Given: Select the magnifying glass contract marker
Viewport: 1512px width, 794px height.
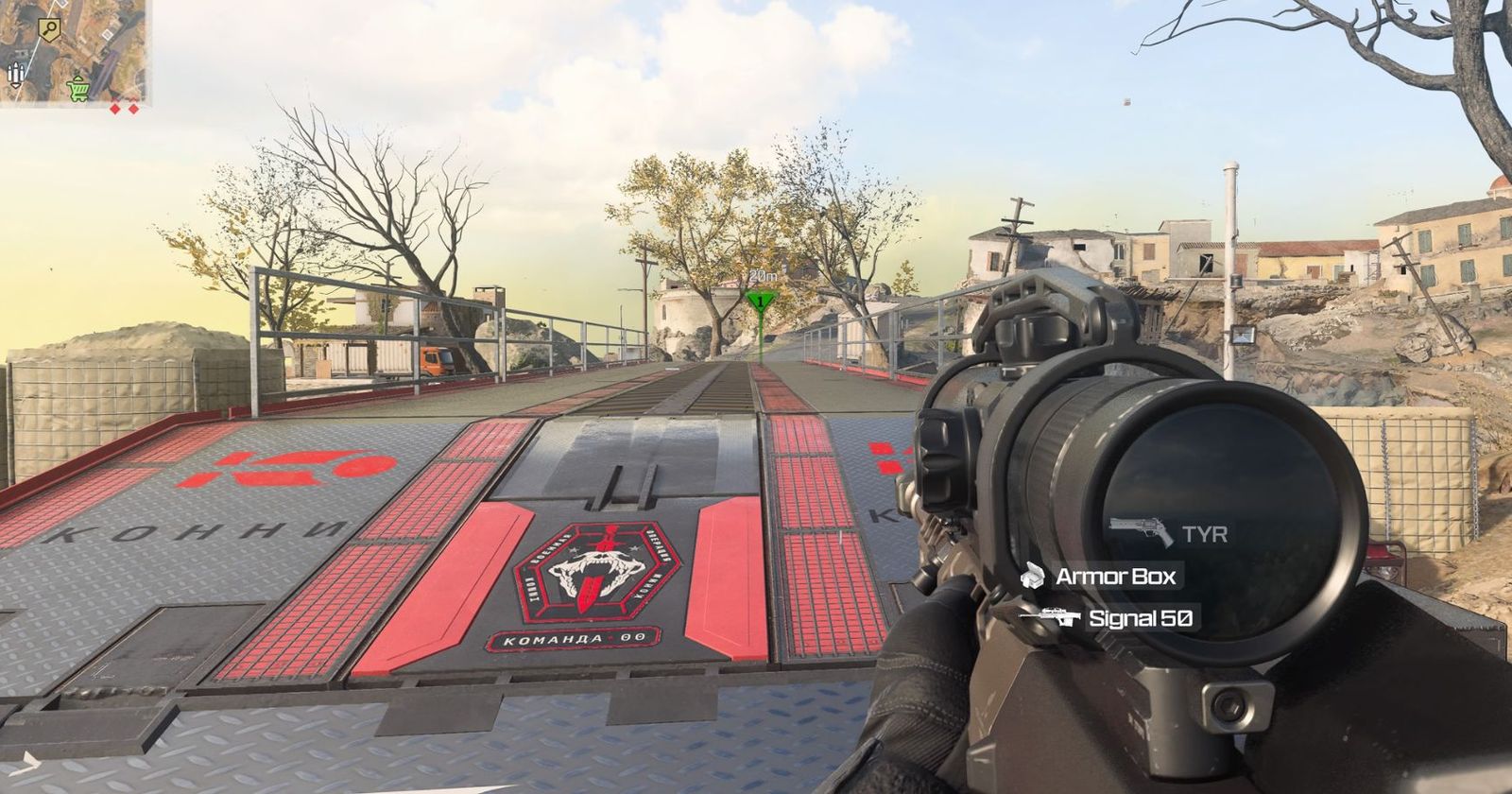Looking at the screenshot, I should coord(49,31).
